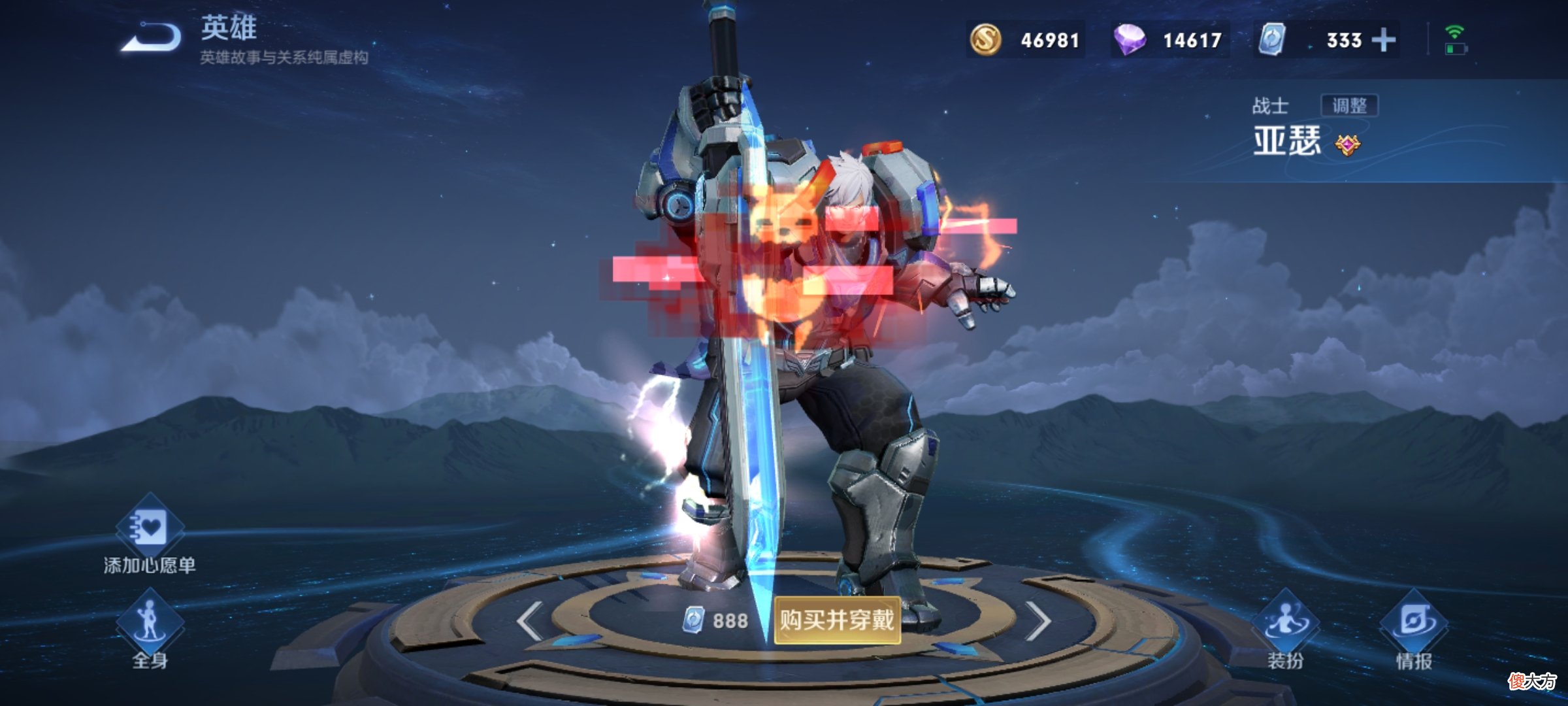Click the 购买并穿戴 purchase button
This screenshot has width=1568, height=706.
837,620
